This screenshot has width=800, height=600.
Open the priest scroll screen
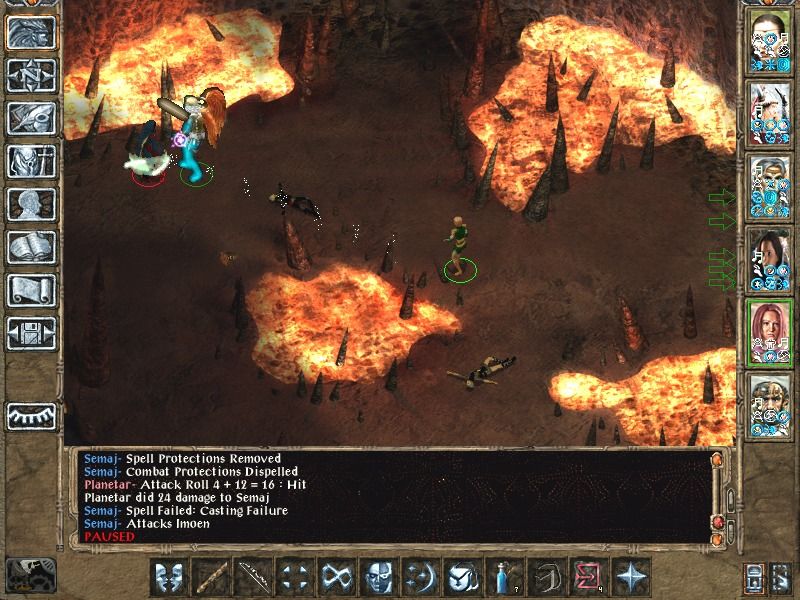30,290
